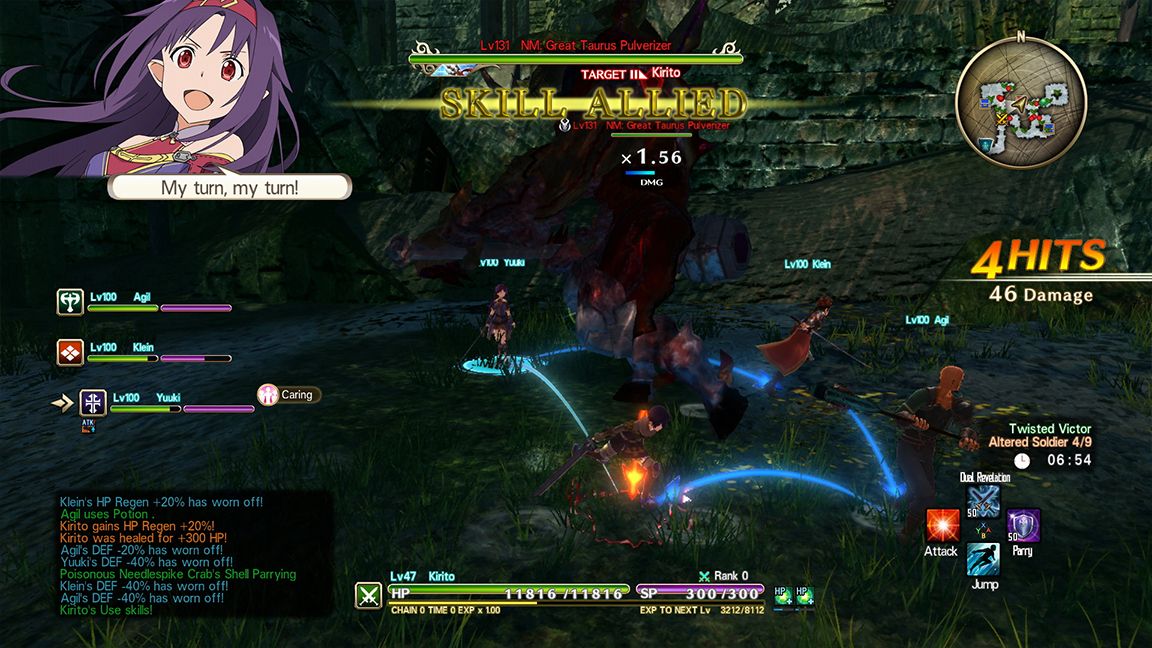1152x648 pixels.
Task: Click Klein's red party role icon
Action: 70,352
